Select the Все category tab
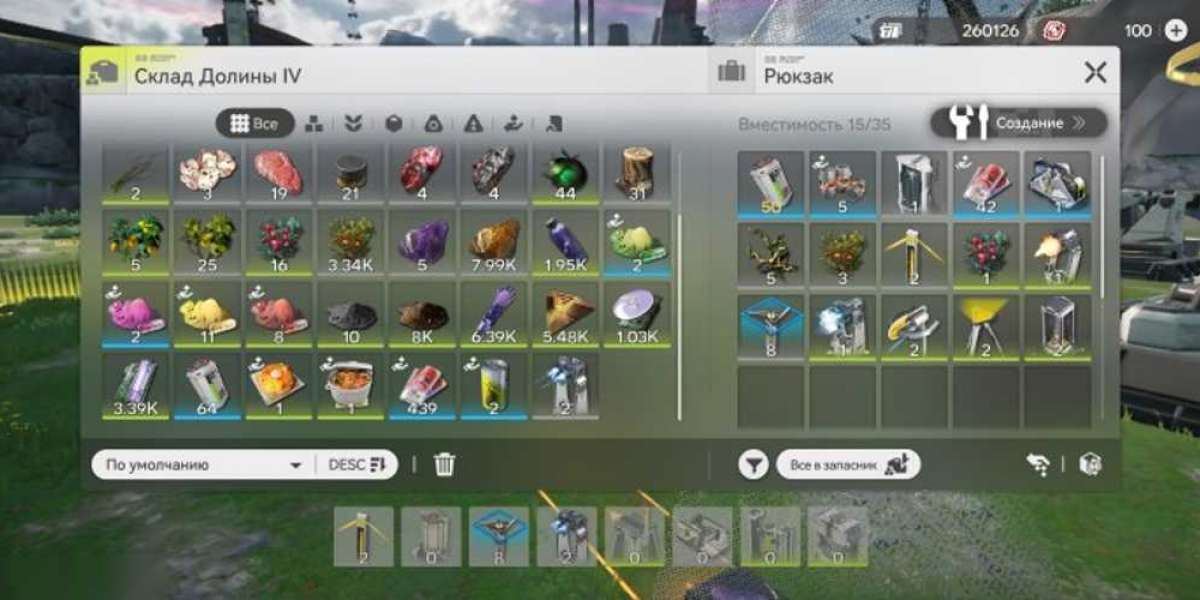 click(255, 123)
